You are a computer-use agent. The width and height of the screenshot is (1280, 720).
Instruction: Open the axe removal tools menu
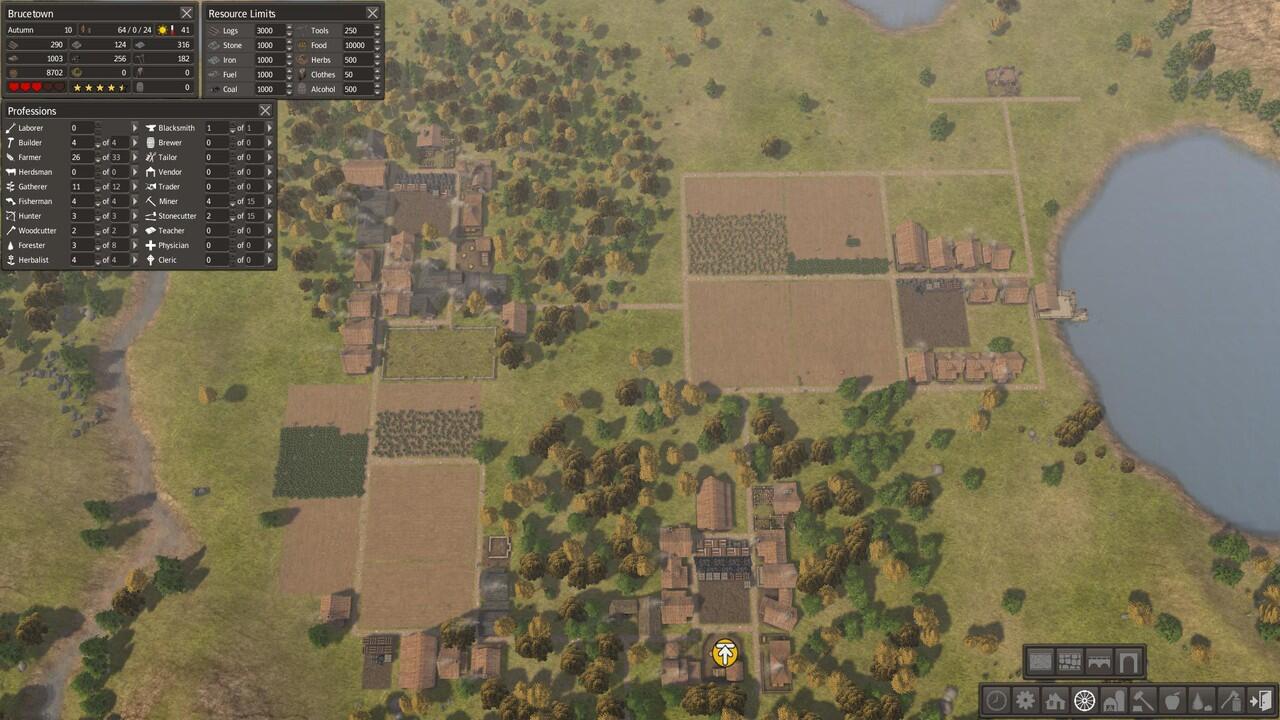[x=1230, y=700]
